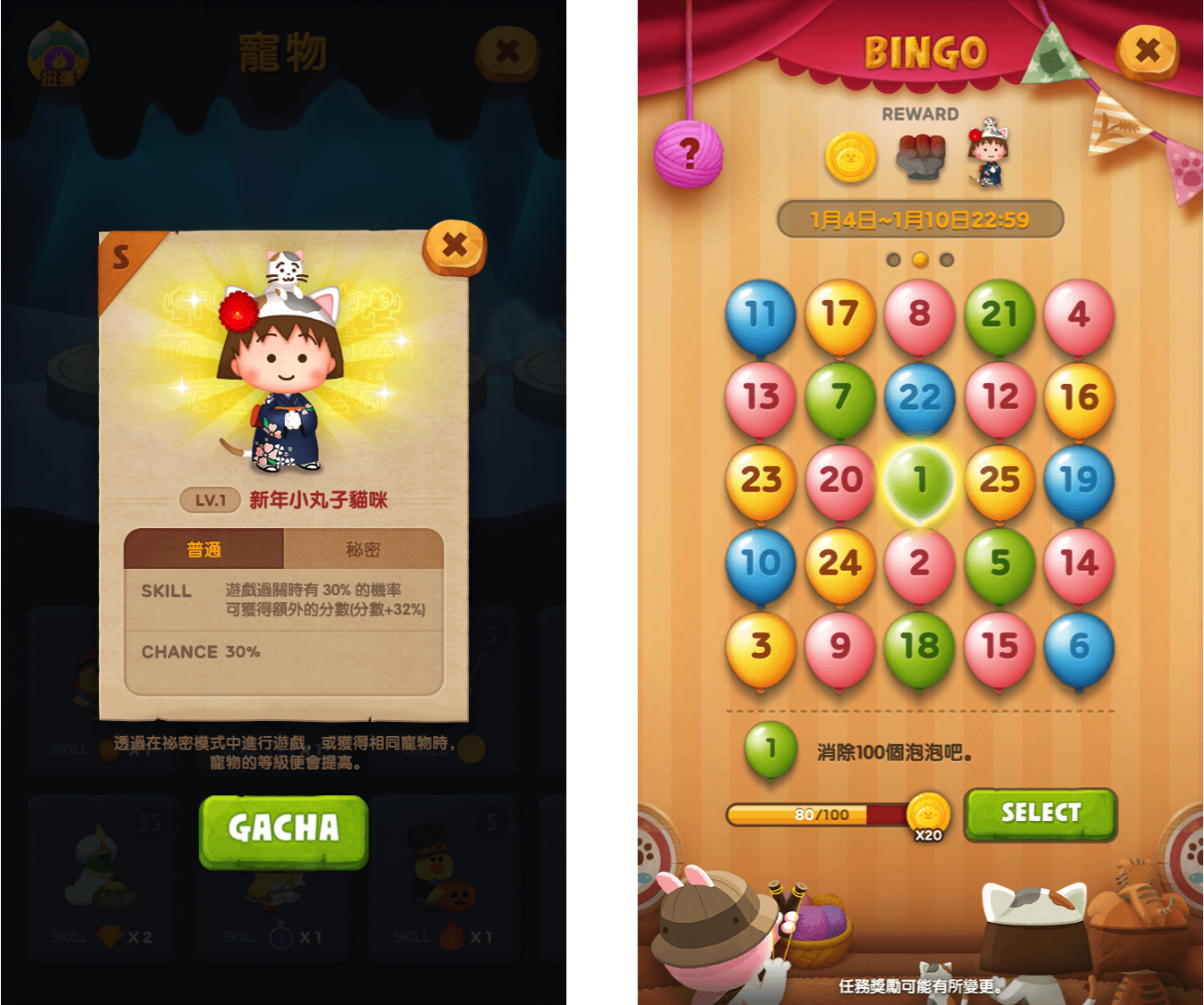Pick the yellow number 17 balloon
This screenshot has height=1005, width=1204.
tap(840, 314)
